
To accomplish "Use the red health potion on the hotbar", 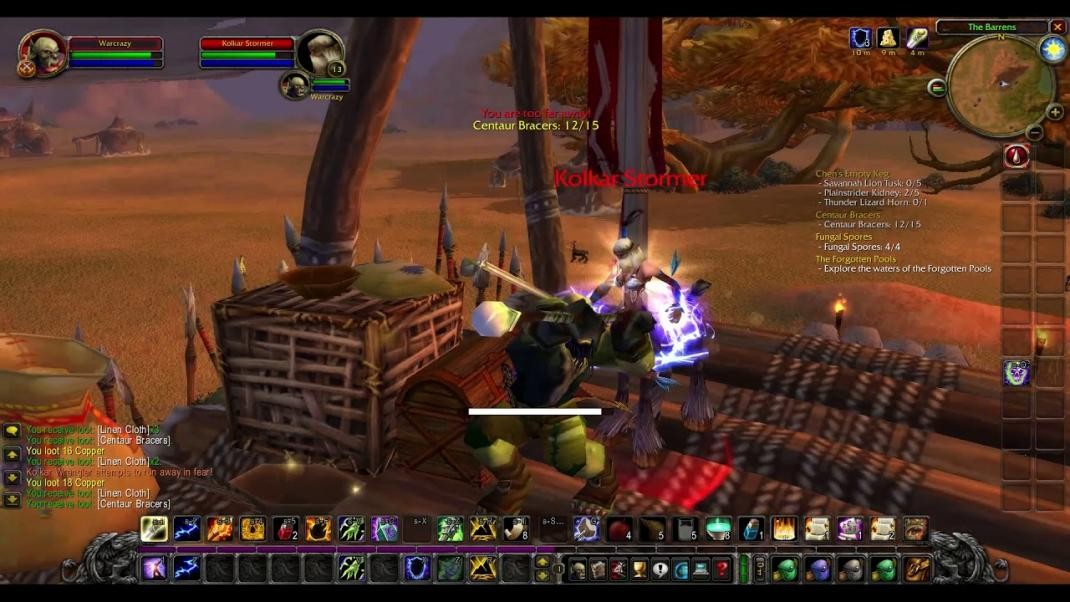I will click(x=286, y=529).
